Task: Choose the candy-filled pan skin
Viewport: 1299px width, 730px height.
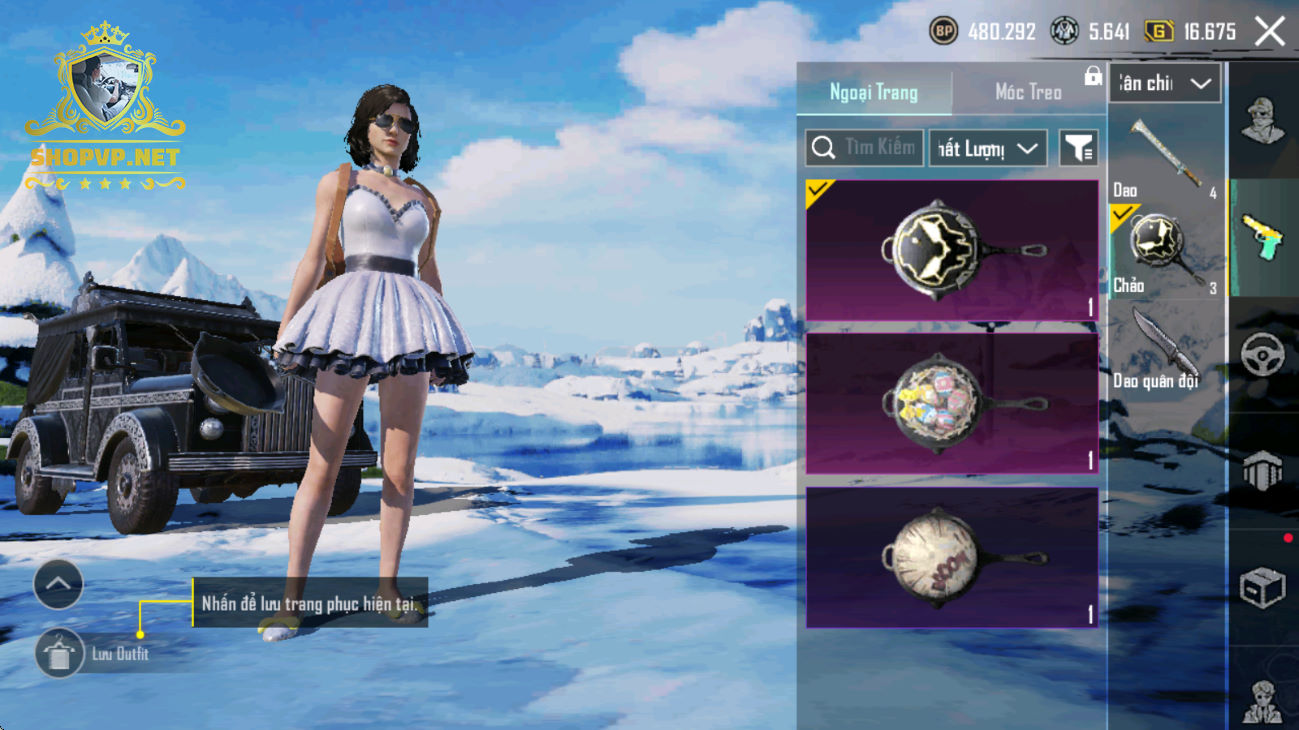Action: pyautogui.click(x=951, y=403)
